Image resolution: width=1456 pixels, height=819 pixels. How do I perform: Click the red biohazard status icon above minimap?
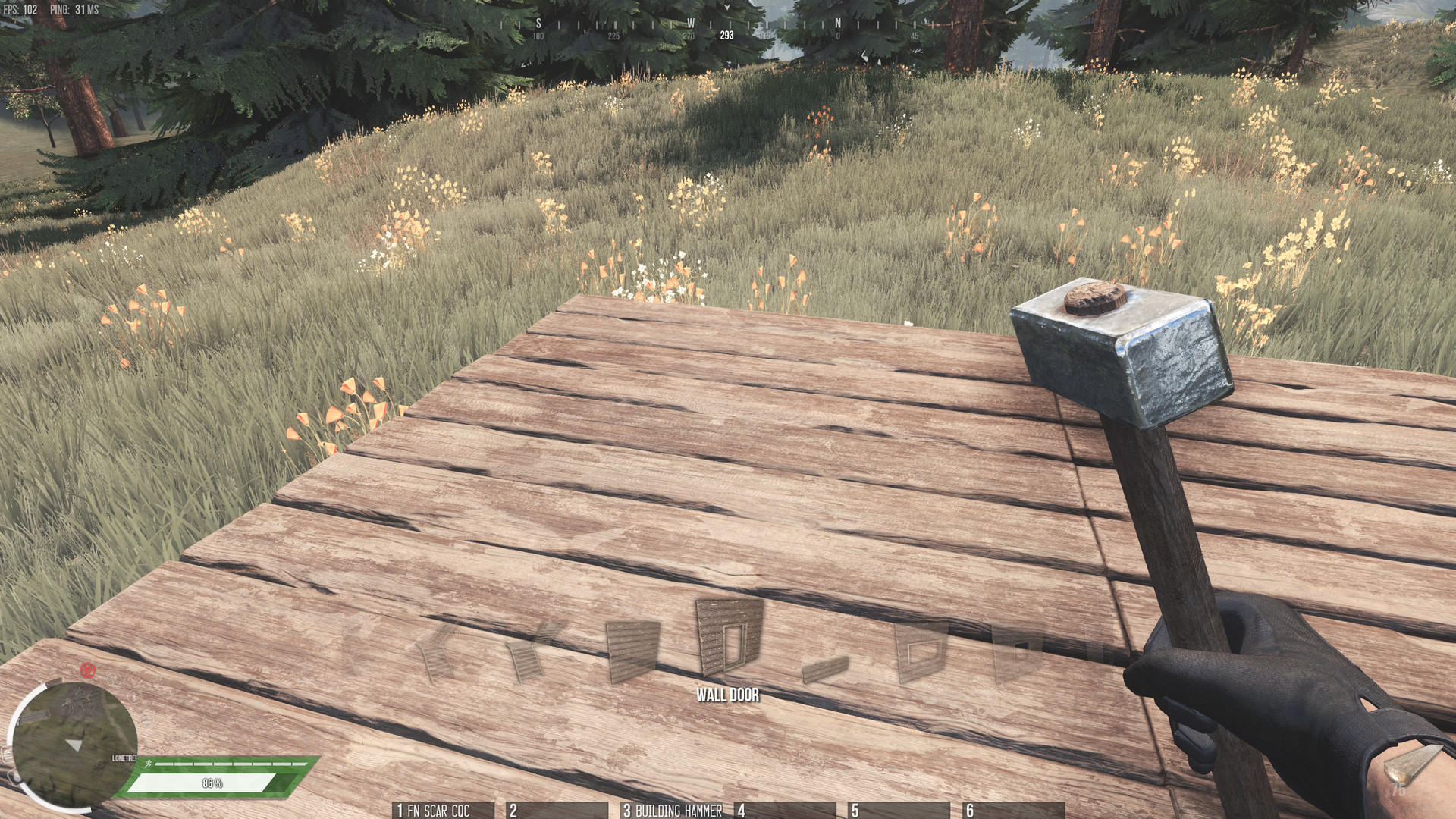(x=88, y=670)
